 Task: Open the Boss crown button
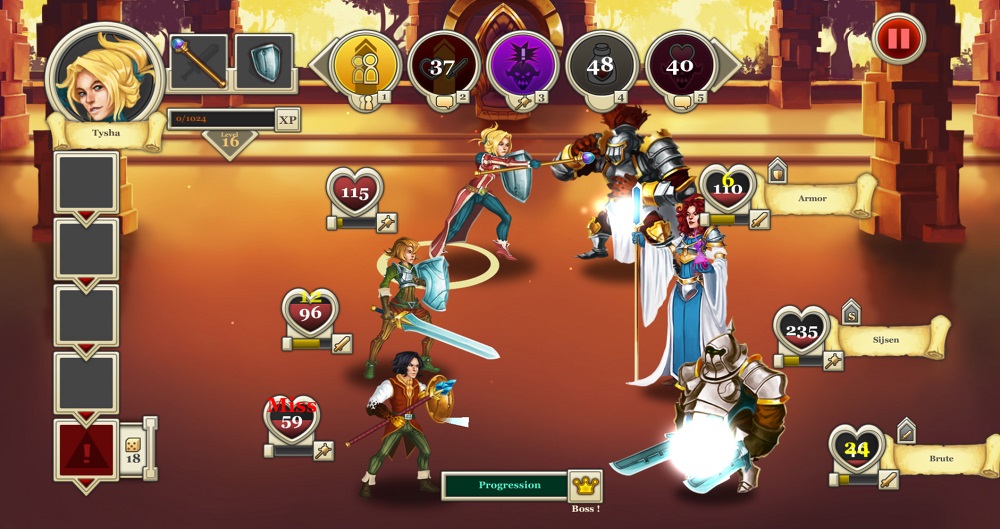[585, 486]
